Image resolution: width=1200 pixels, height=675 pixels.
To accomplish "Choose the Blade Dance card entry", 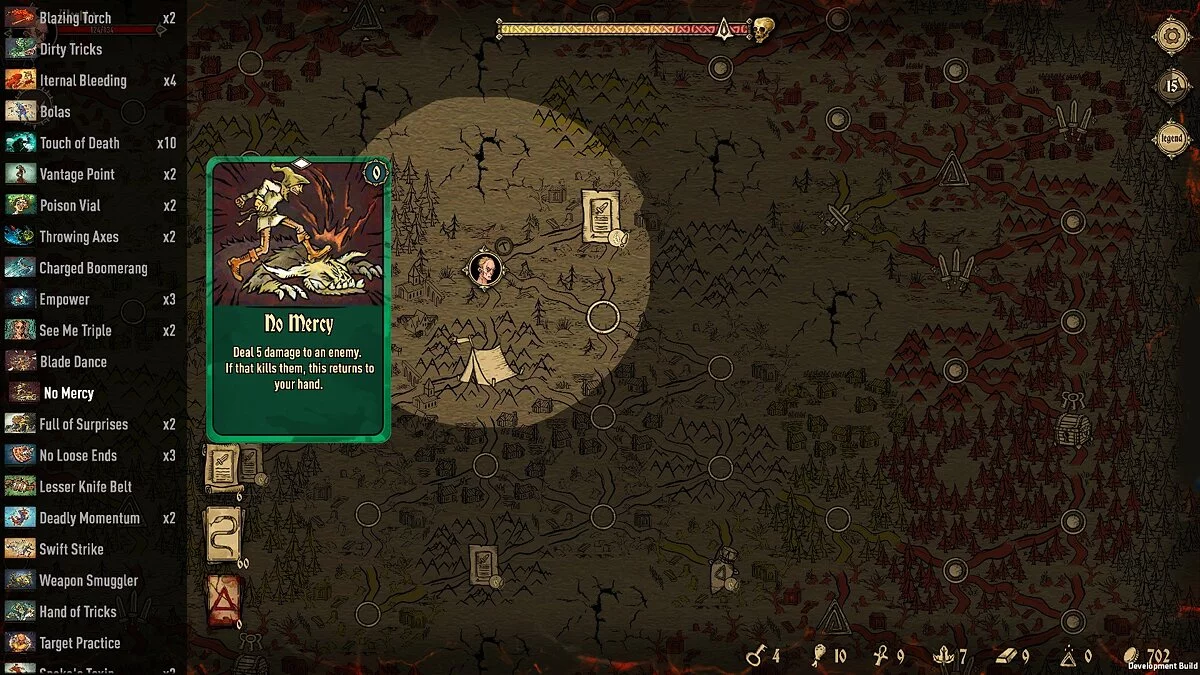I will [72, 362].
